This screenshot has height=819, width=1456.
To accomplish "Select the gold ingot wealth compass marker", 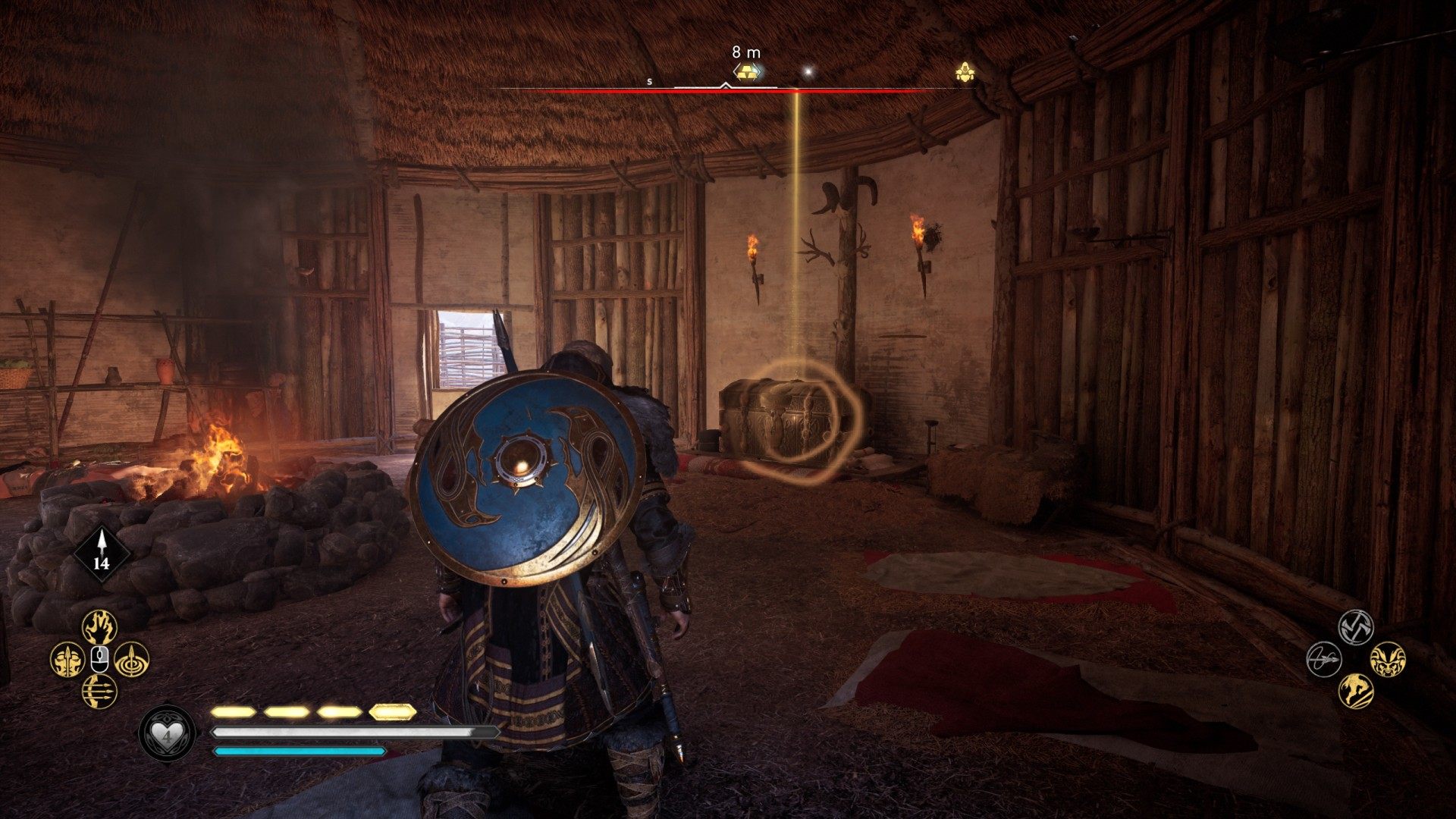I will pos(747,72).
